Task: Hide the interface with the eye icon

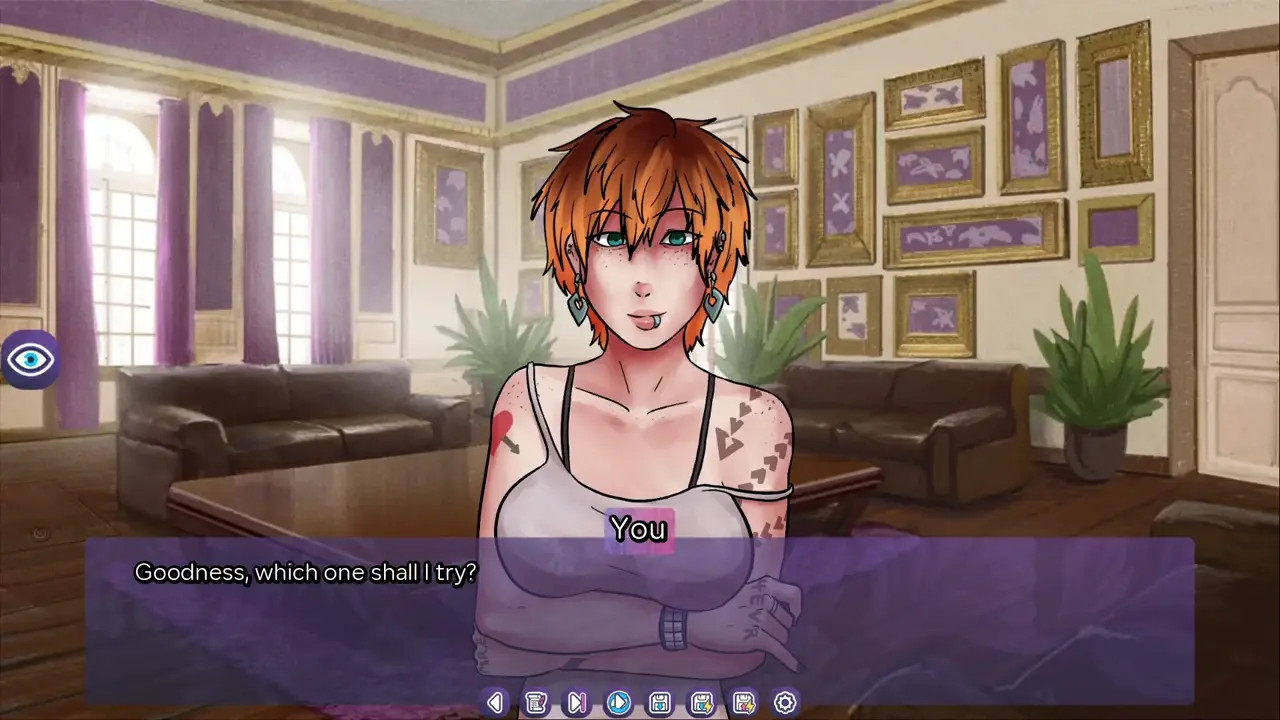Action: pos(30,359)
